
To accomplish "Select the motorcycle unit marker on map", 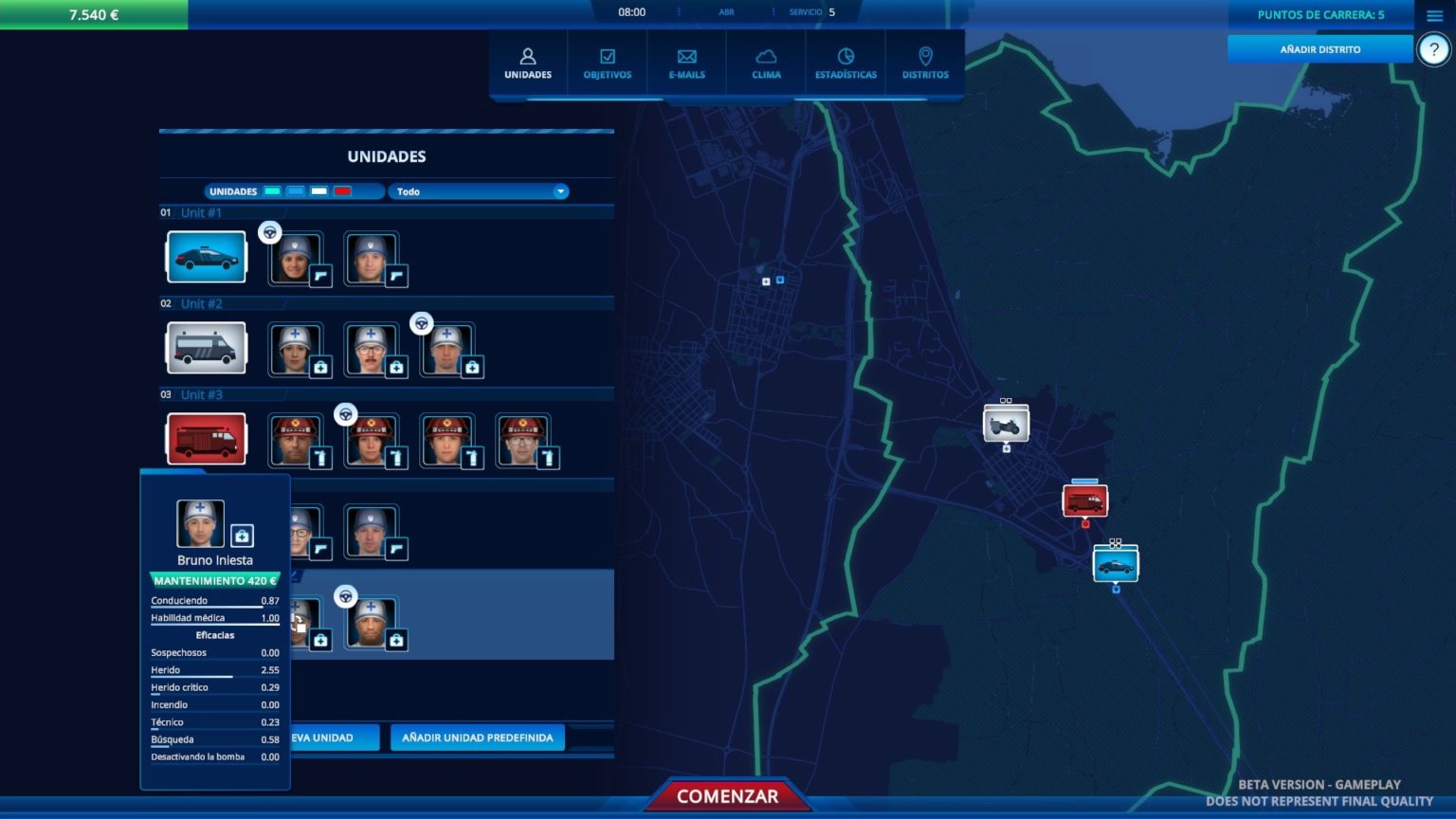I will pos(1006,425).
